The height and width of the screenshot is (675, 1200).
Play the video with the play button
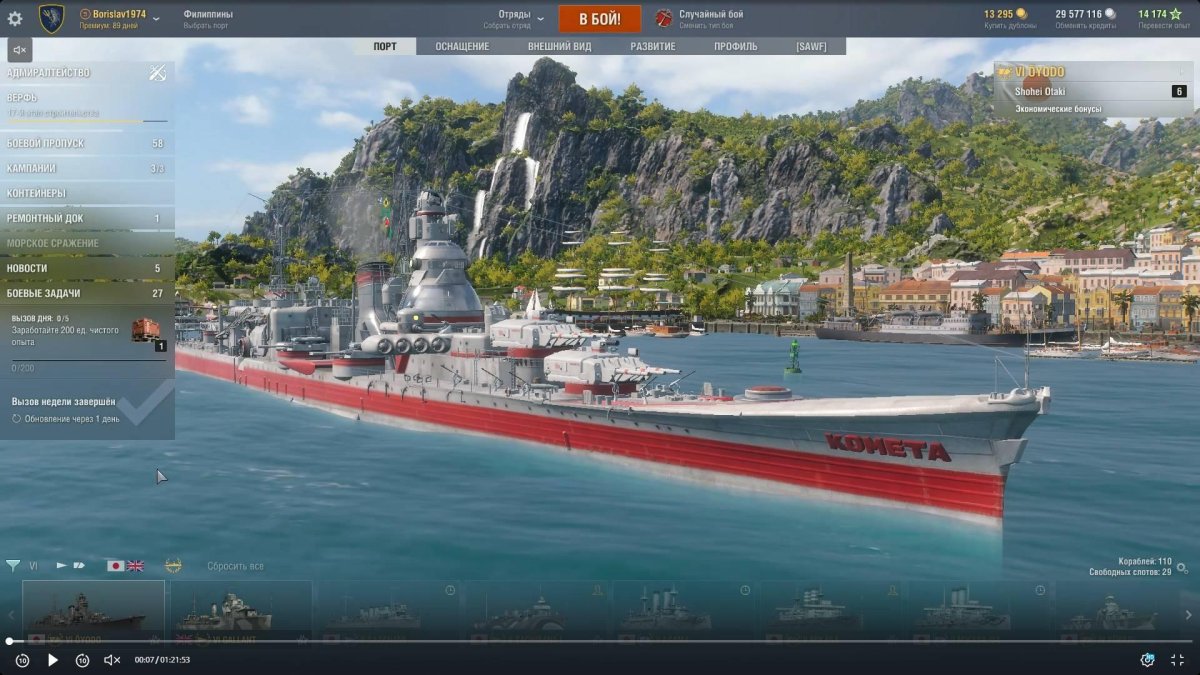[53, 660]
